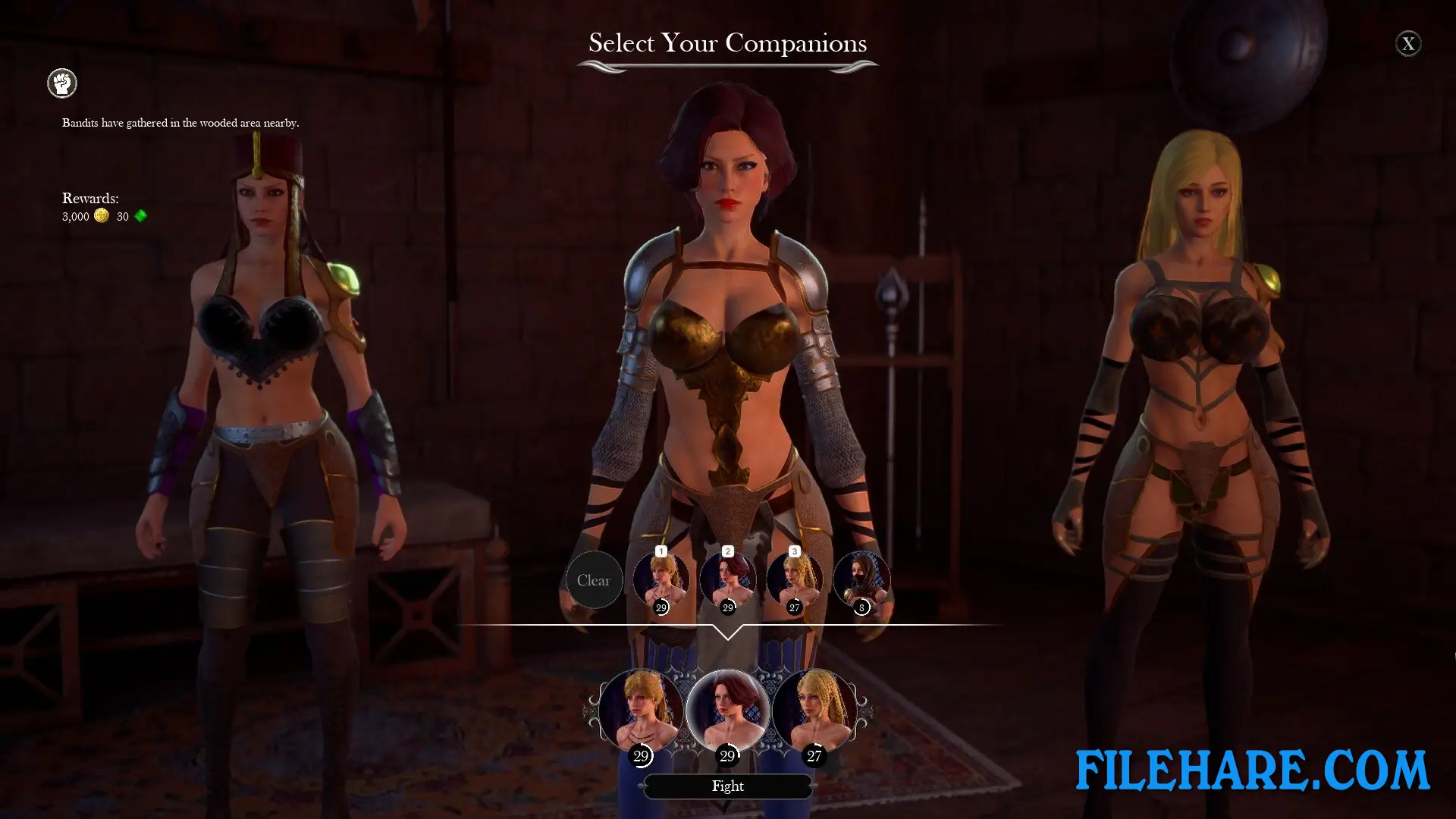The height and width of the screenshot is (819, 1456).
Task: Select the curly-haired blonde in slot 3
Action: 795,580
